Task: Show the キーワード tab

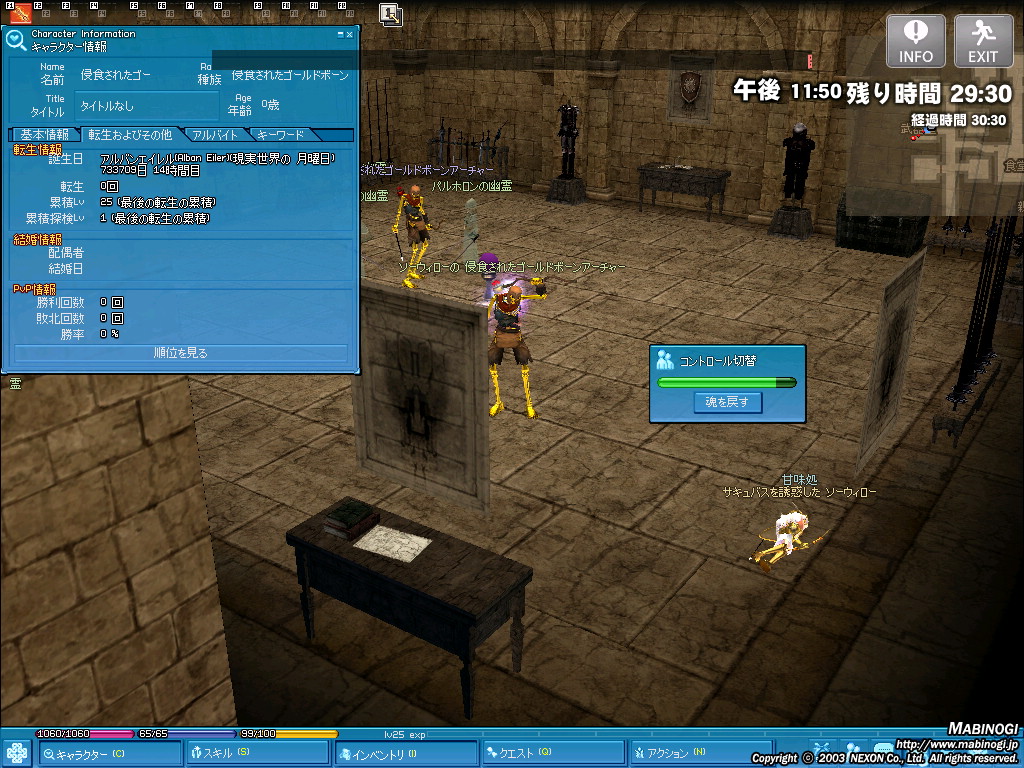Action: [281, 134]
